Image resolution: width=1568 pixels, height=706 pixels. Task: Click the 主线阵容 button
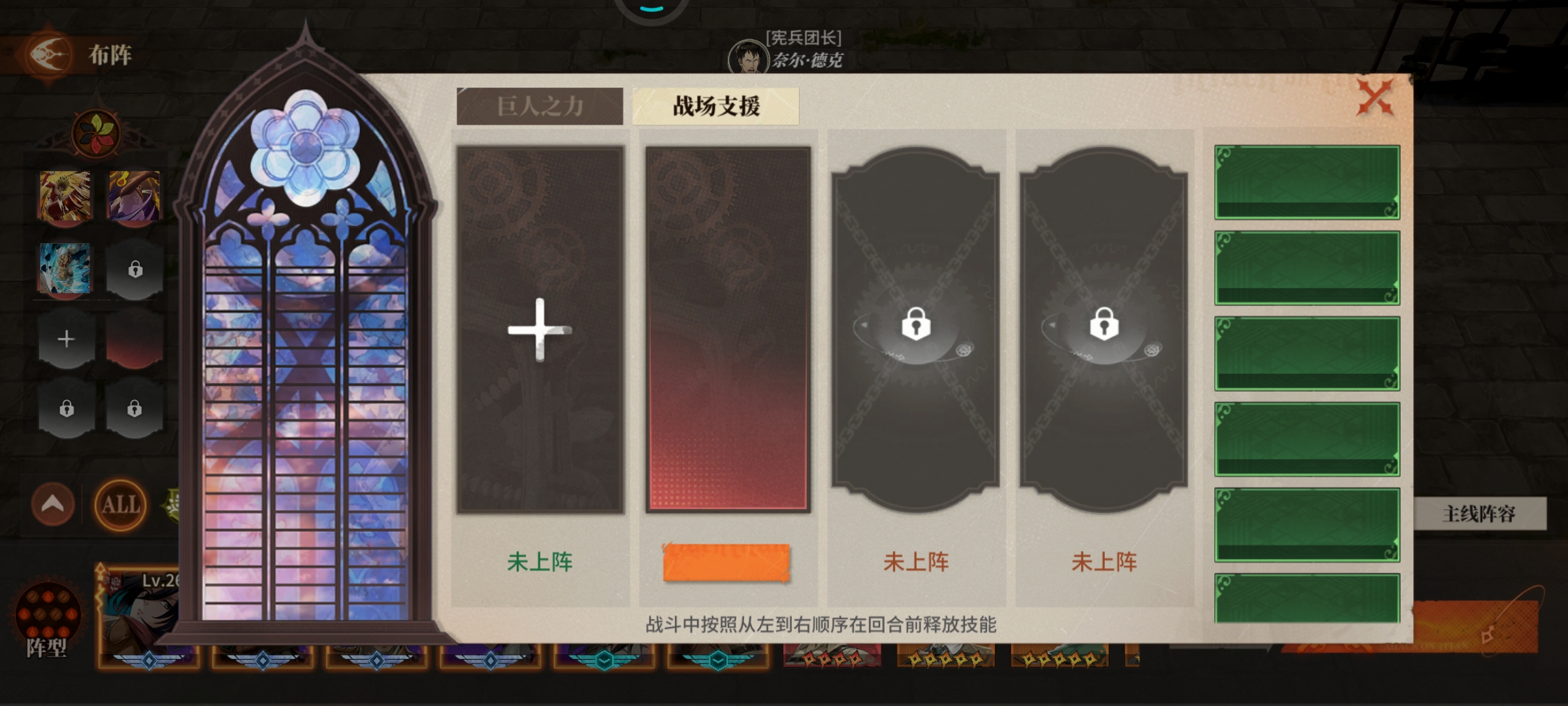tap(1497, 514)
